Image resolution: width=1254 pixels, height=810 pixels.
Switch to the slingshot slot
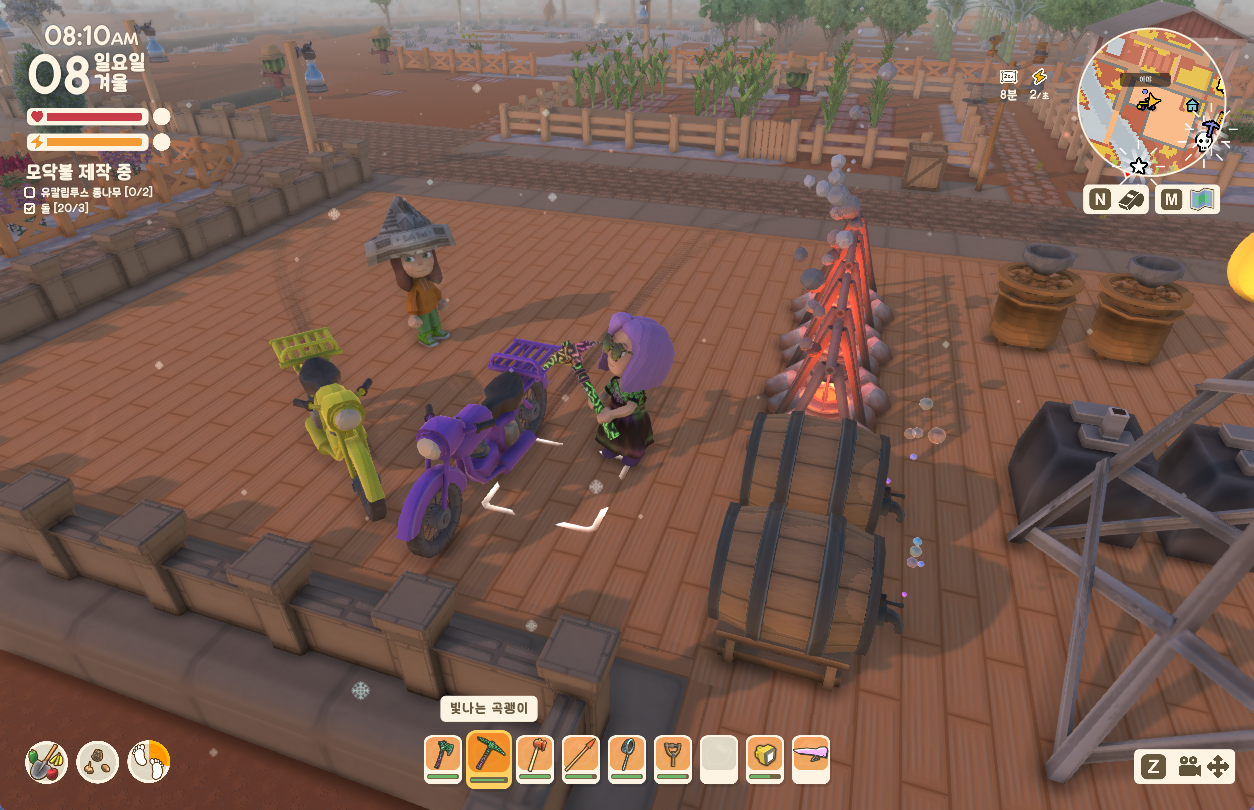coord(673,759)
